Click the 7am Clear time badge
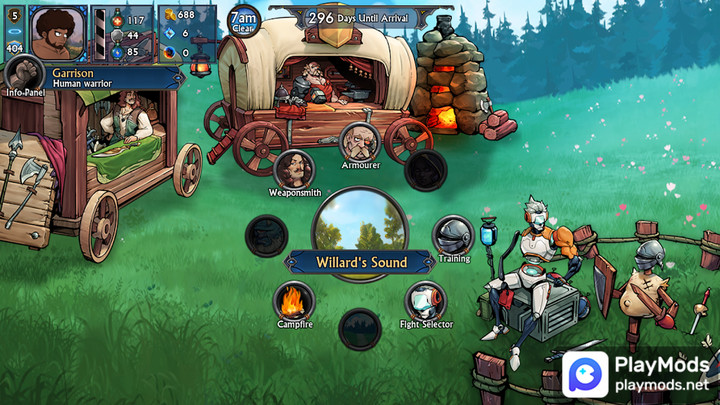Image resolution: width=720 pixels, height=405 pixels. [243, 18]
